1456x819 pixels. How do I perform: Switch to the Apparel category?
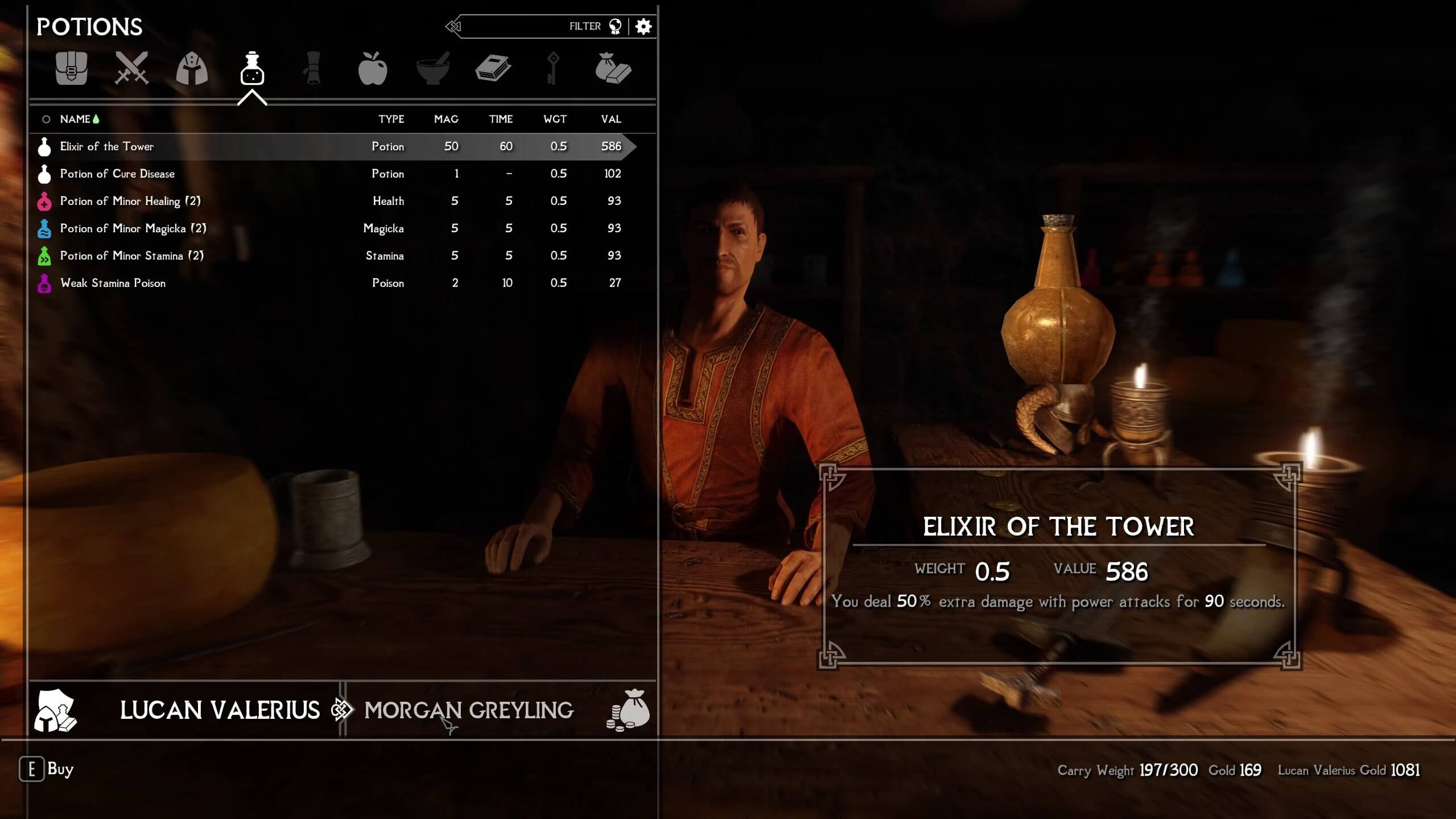[x=191, y=68]
